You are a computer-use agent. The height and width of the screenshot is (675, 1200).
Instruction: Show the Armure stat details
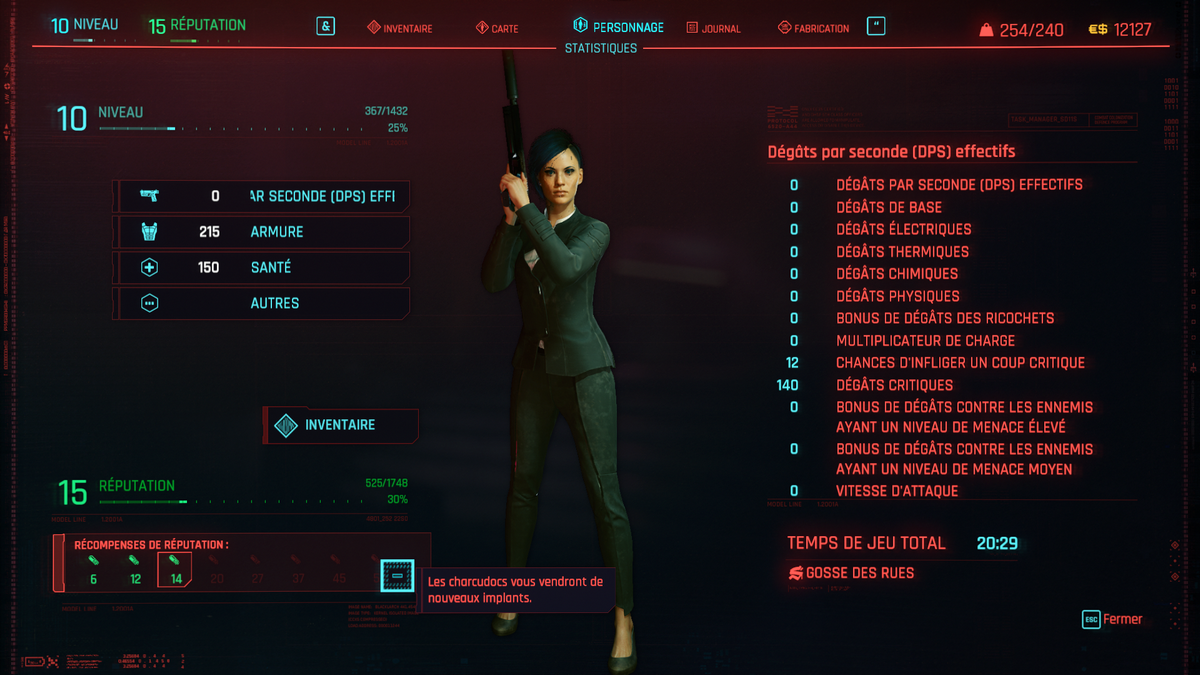click(262, 232)
